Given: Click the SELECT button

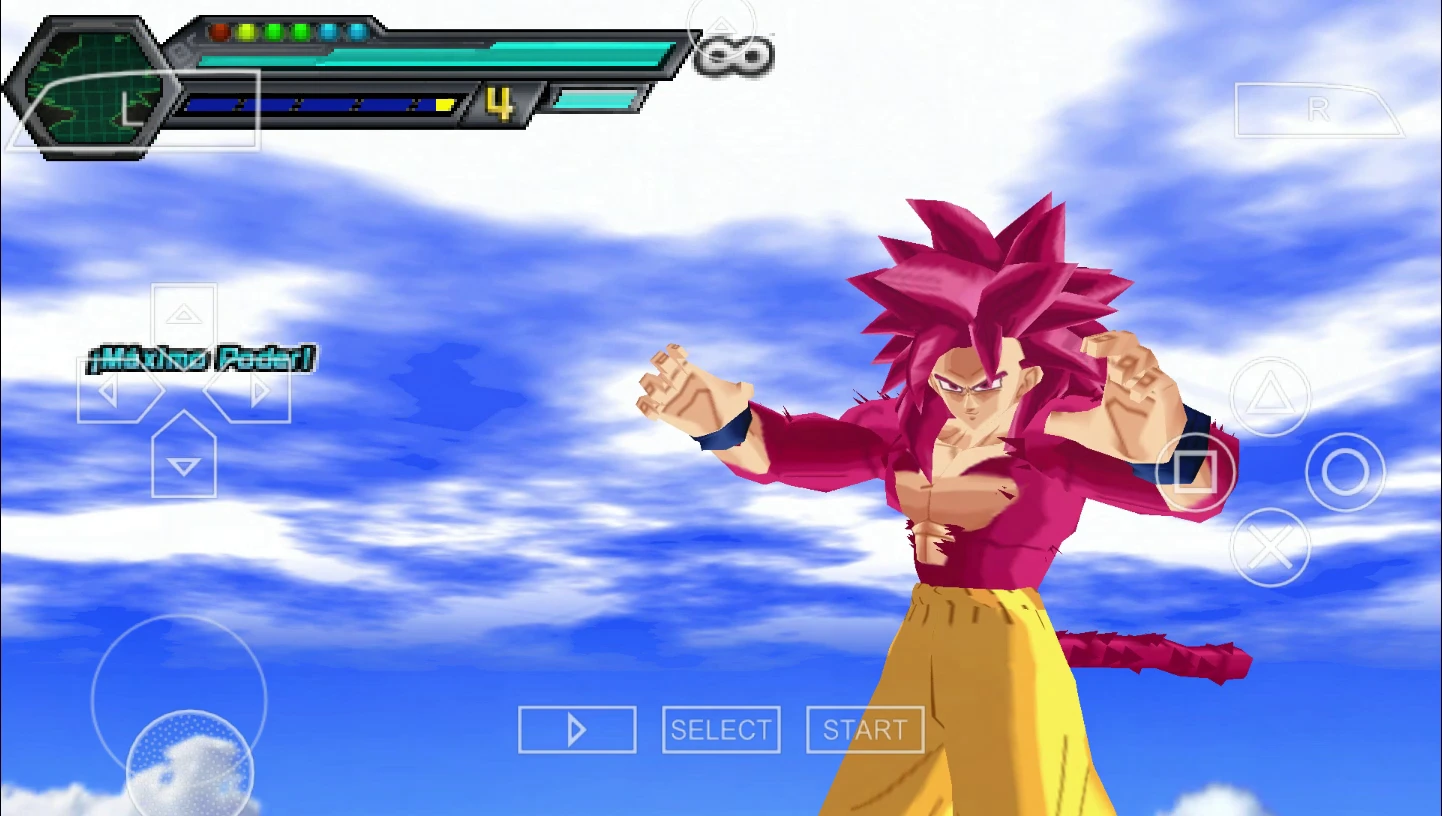Looking at the screenshot, I should tap(721, 730).
